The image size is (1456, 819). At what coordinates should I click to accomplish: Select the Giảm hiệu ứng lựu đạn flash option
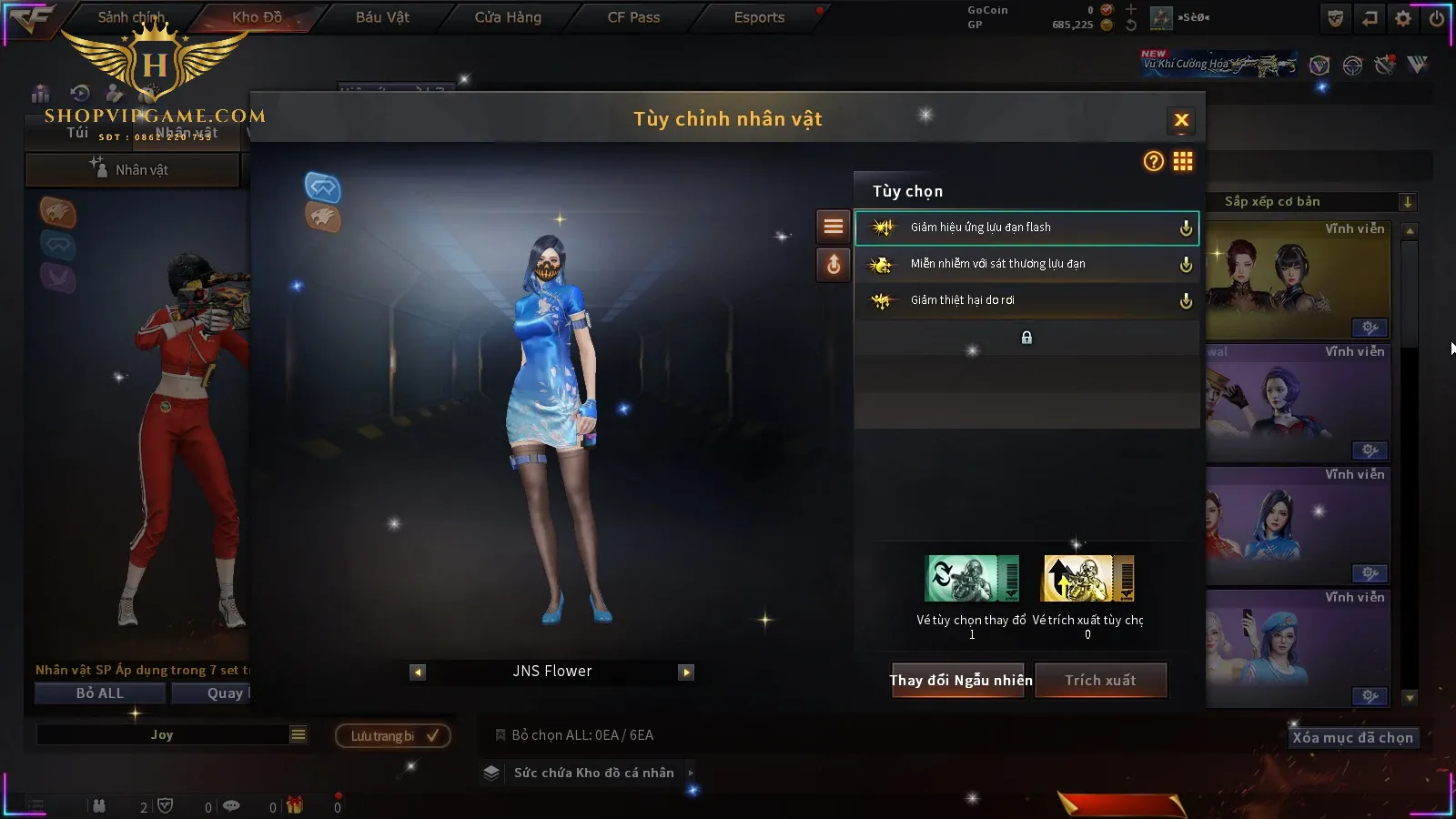coord(1026,227)
